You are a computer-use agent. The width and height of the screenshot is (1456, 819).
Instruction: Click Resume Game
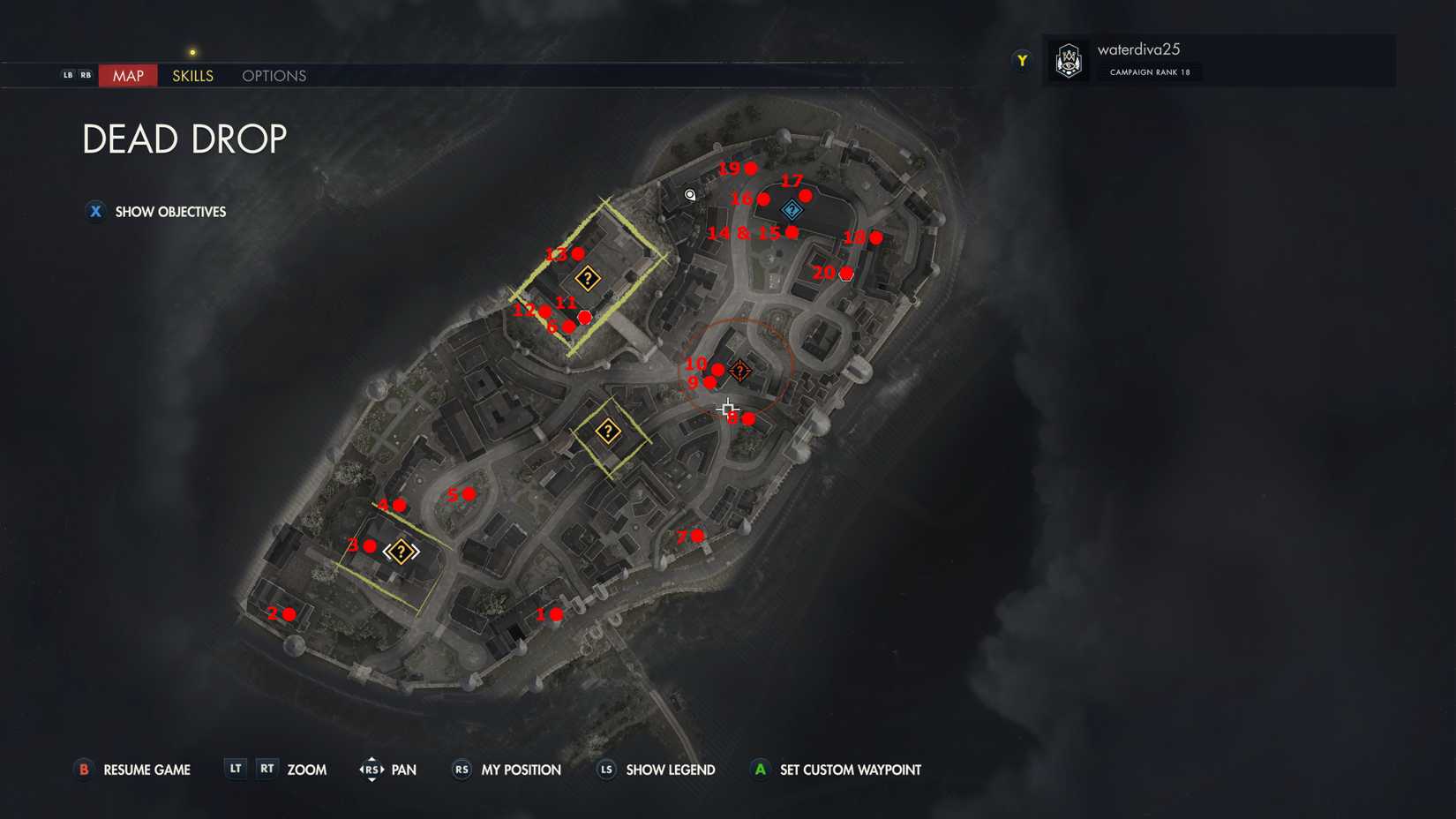[146, 770]
